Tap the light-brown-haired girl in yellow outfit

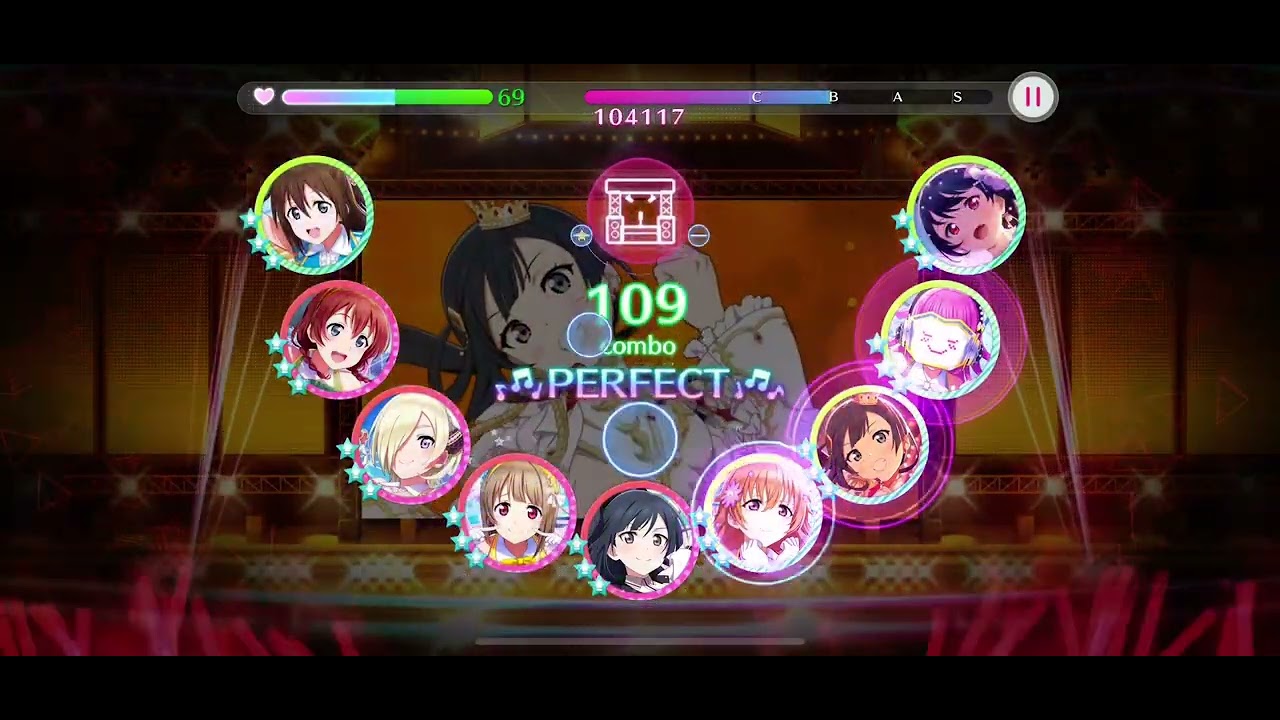coord(517,512)
